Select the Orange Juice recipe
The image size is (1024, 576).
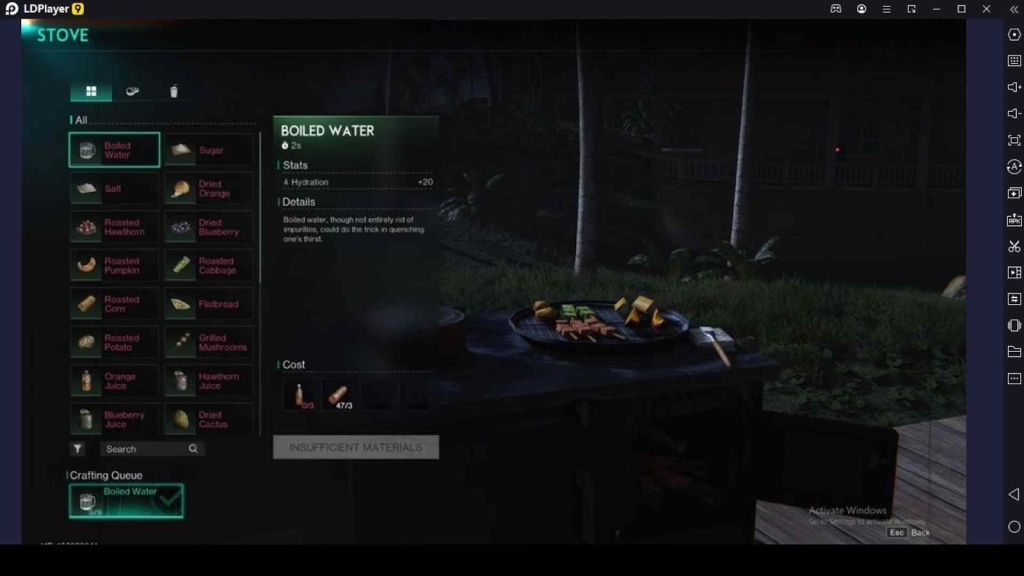click(x=114, y=381)
